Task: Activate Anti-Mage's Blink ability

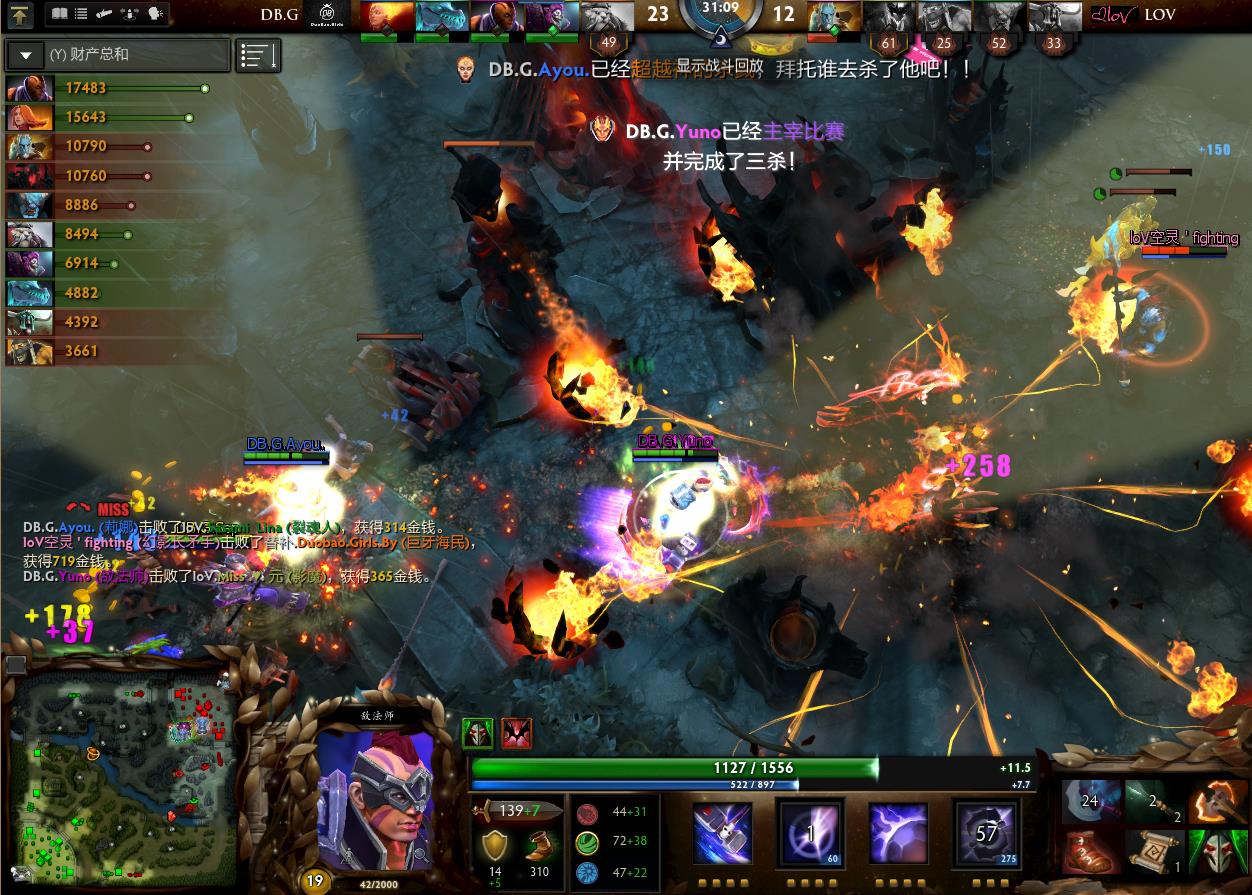Action: (x=811, y=832)
